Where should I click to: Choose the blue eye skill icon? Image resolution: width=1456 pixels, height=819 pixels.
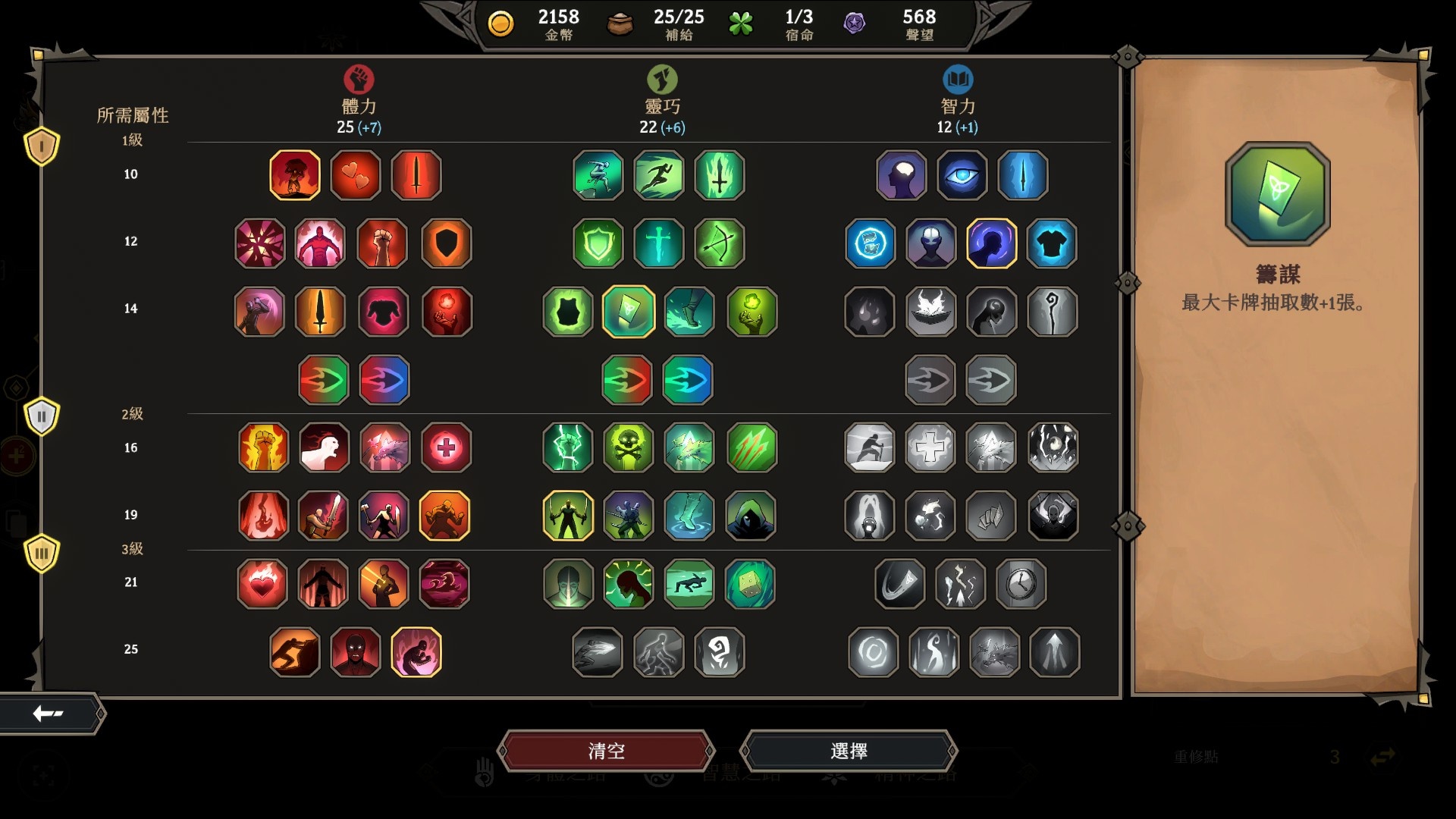click(962, 175)
